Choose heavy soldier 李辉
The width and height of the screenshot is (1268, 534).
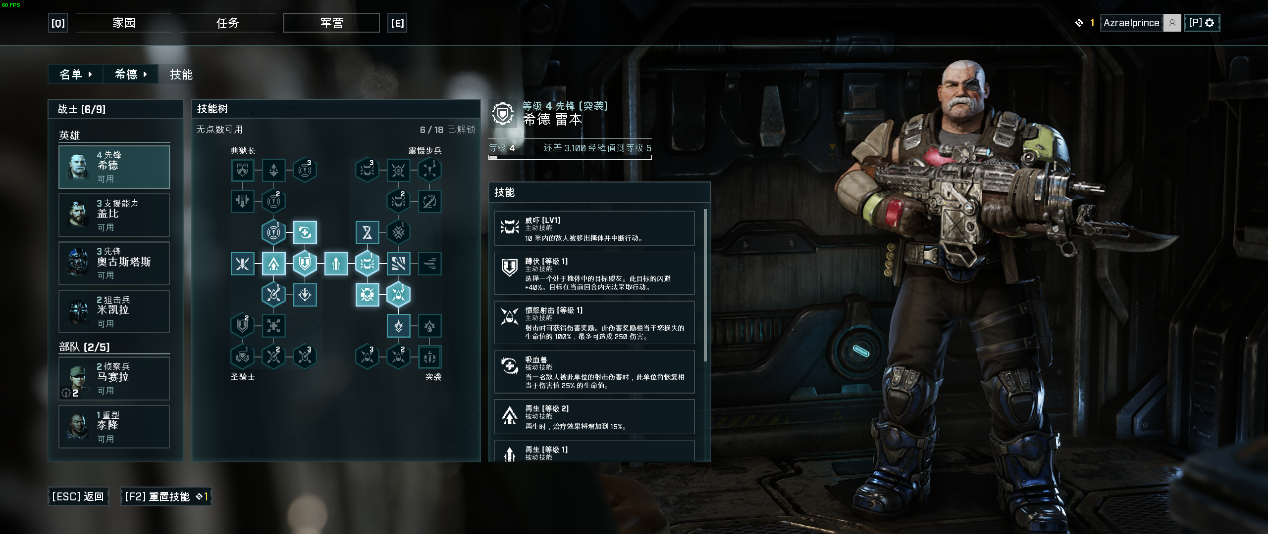[114, 427]
